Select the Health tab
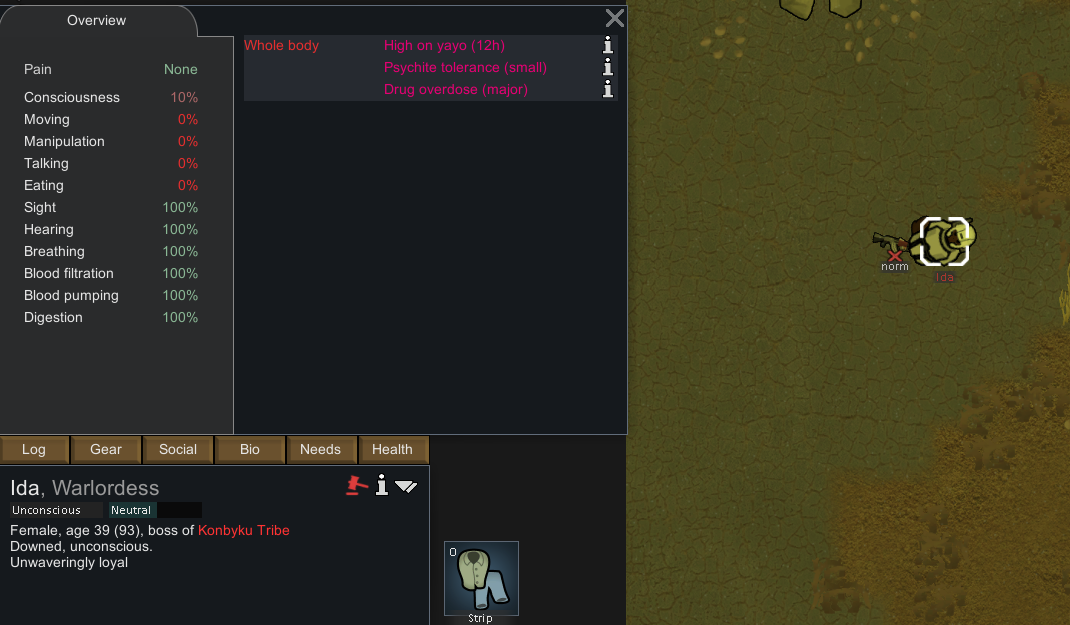1070x625 pixels. point(392,450)
